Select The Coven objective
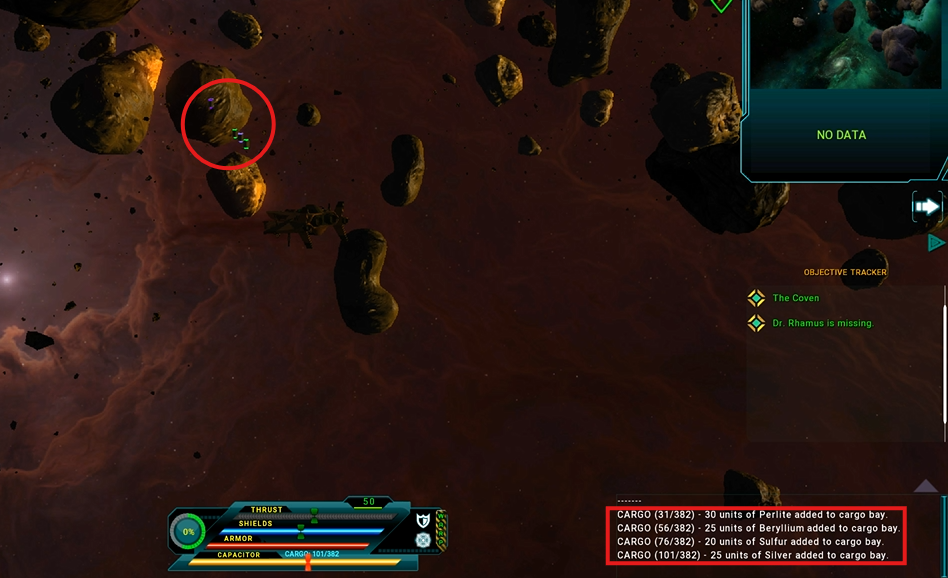The width and height of the screenshot is (948, 578). pos(796,298)
